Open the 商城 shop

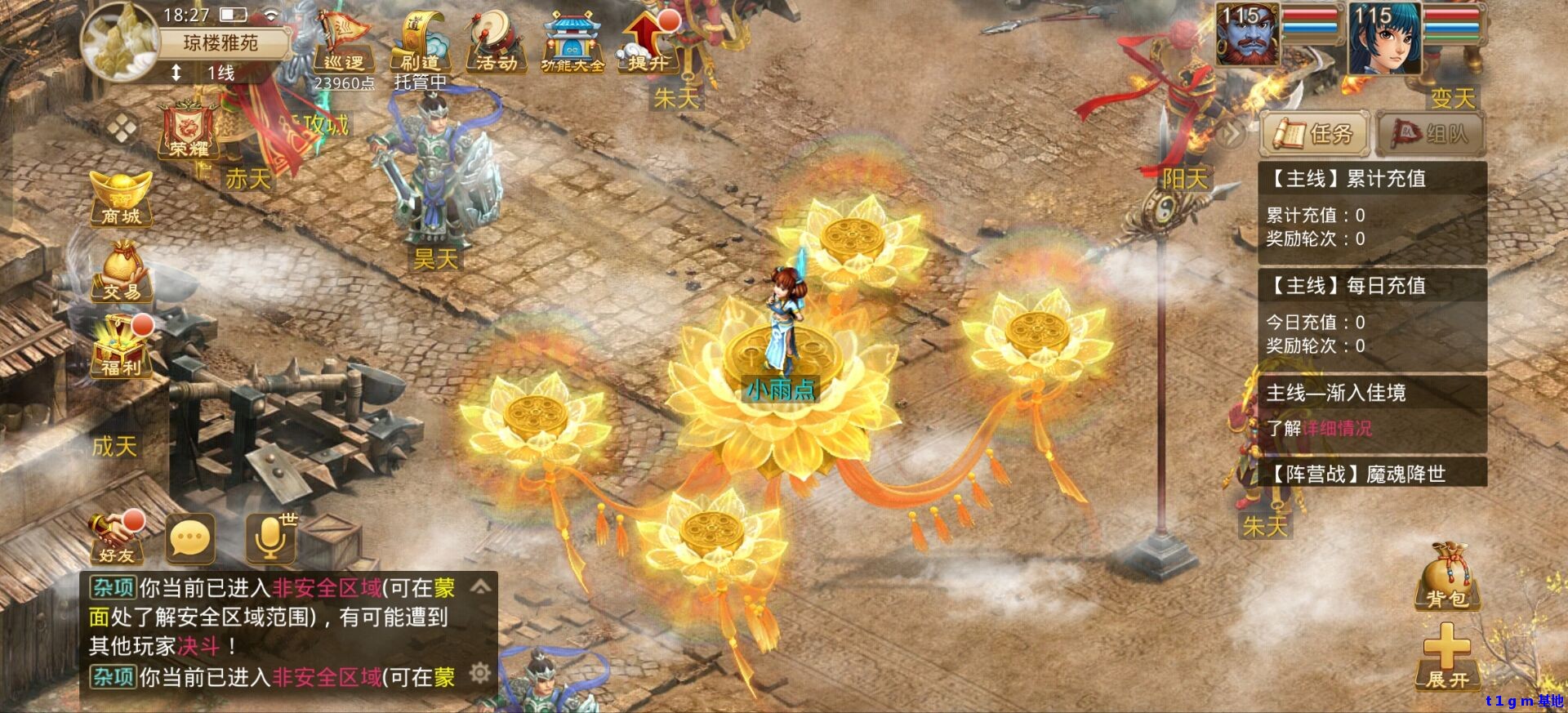[x=121, y=198]
